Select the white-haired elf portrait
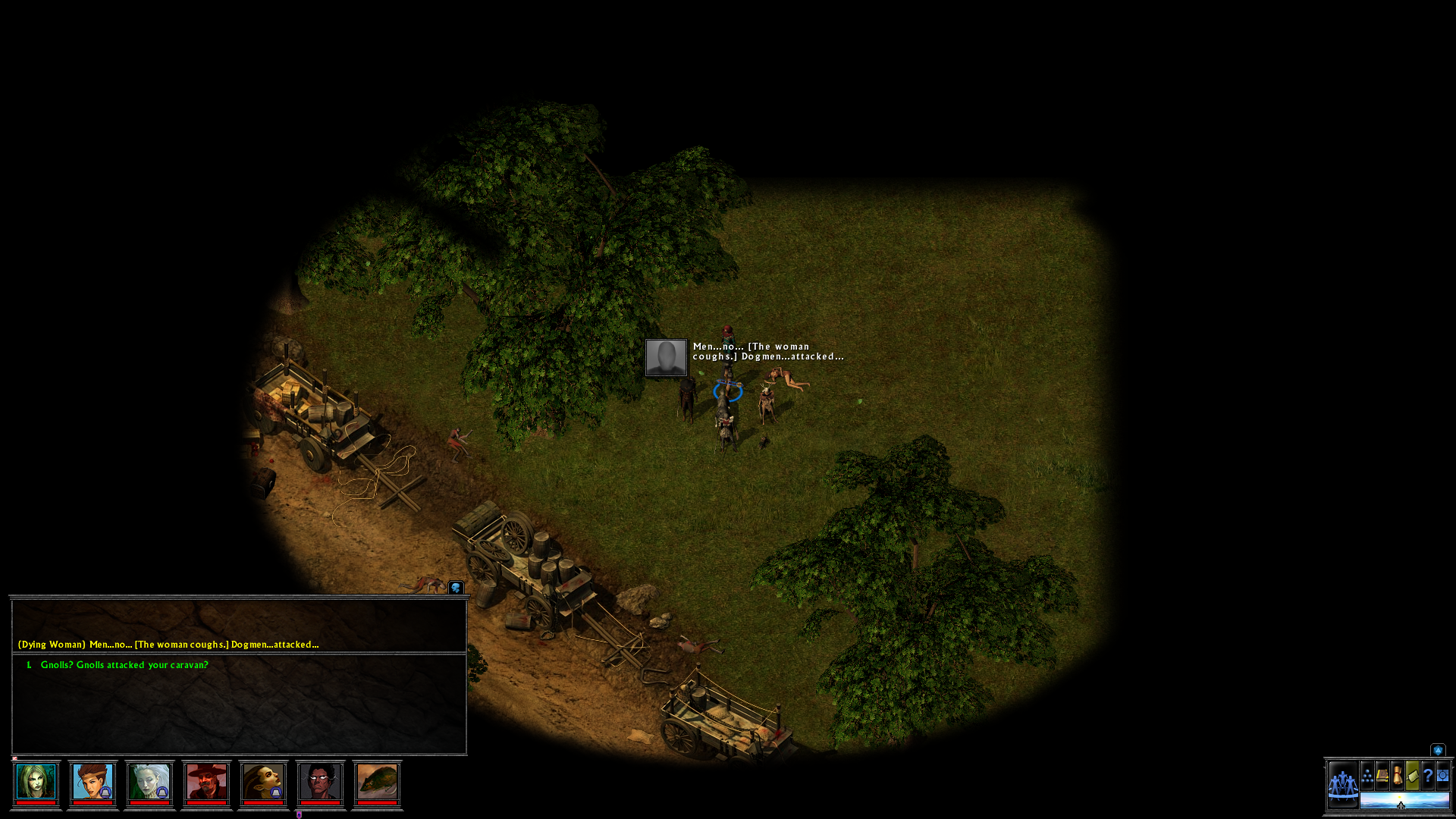Viewport: 1456px width, 819px height. (x=149, y=782)
